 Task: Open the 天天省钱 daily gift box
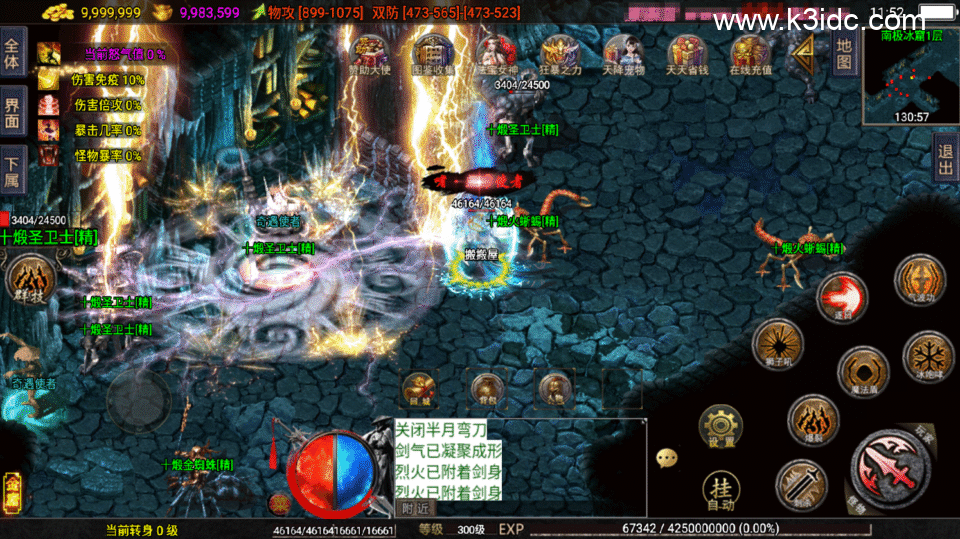687,54
